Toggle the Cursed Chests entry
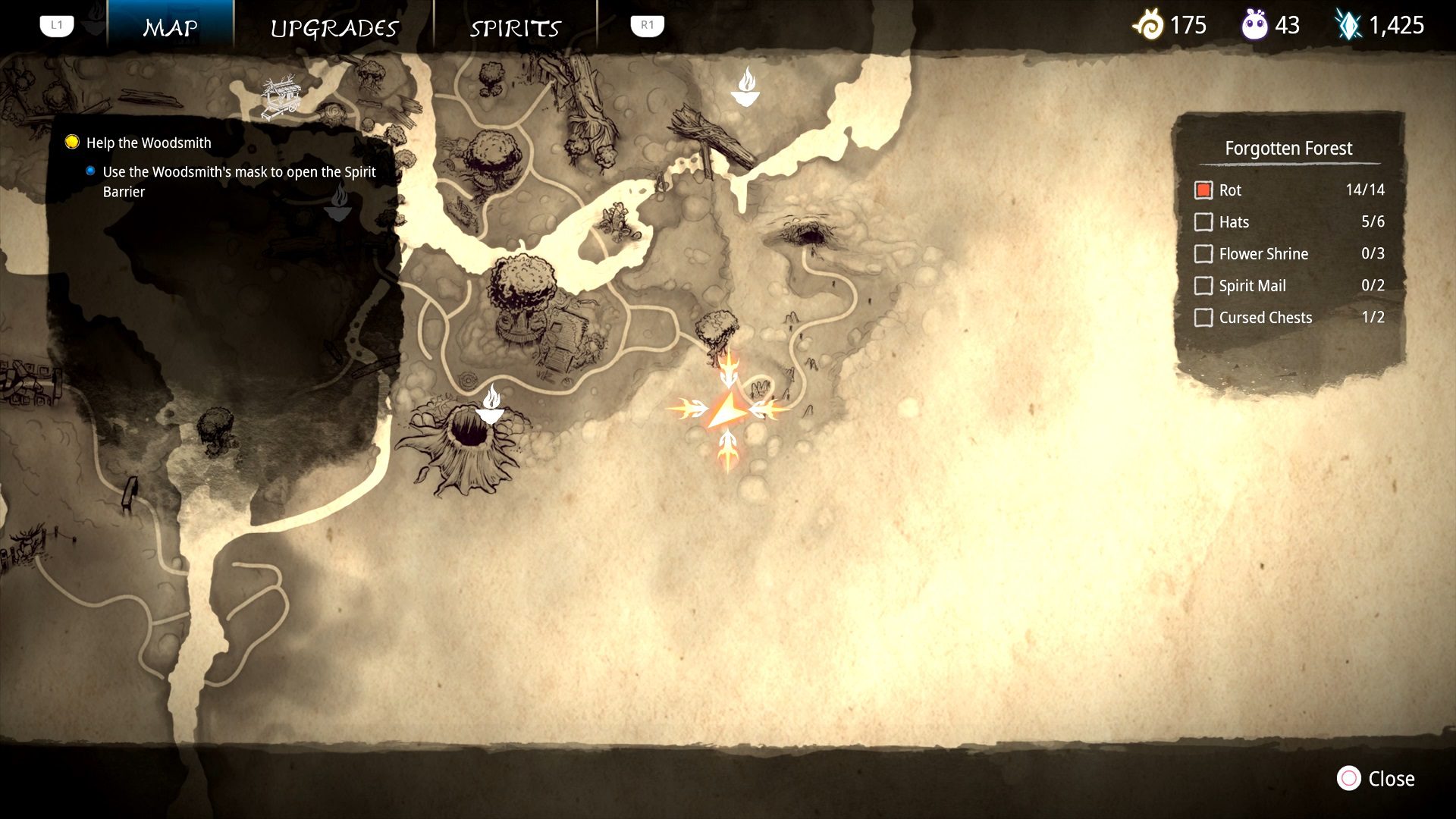 [x=1204, y=318]
